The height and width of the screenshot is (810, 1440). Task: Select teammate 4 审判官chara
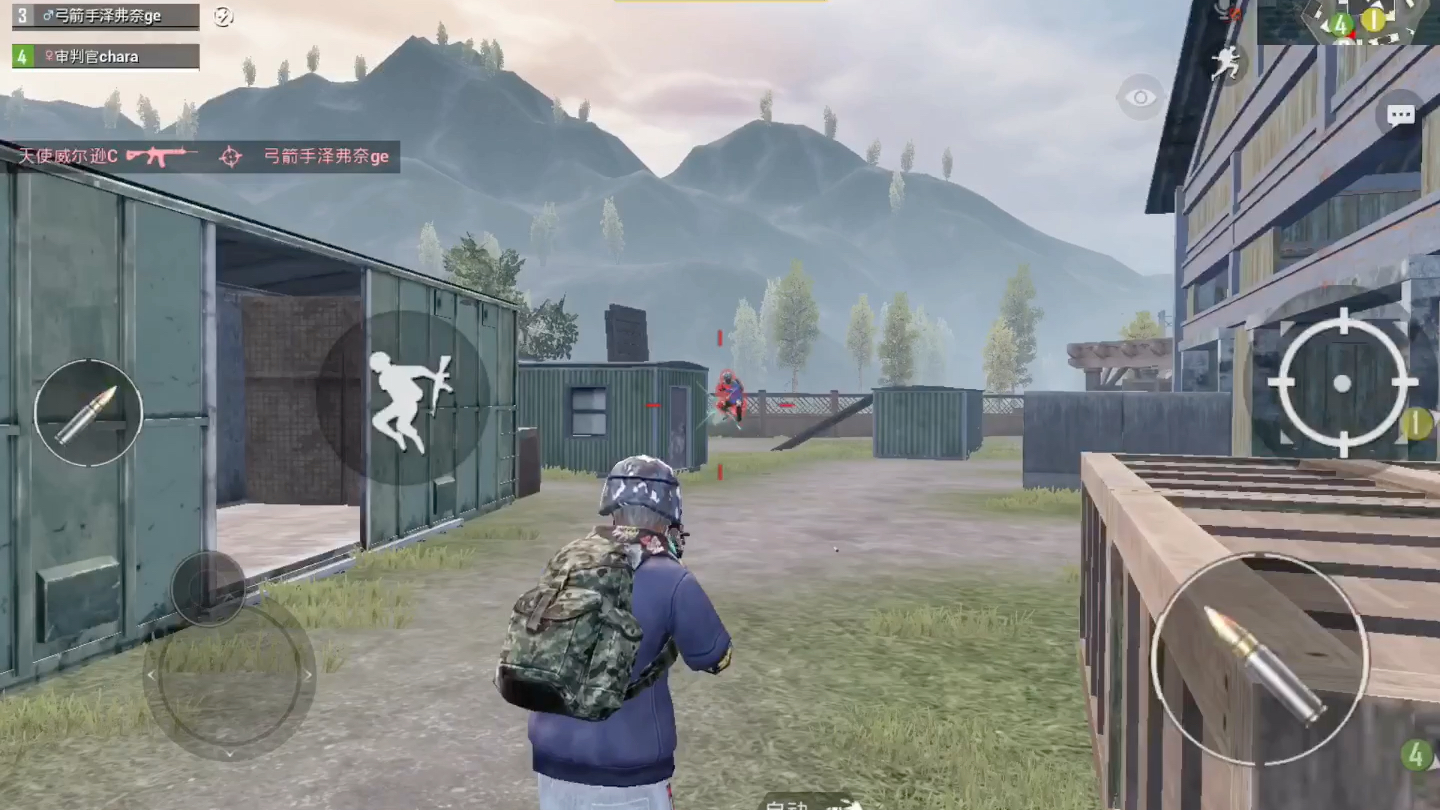[x=106, y=57]
